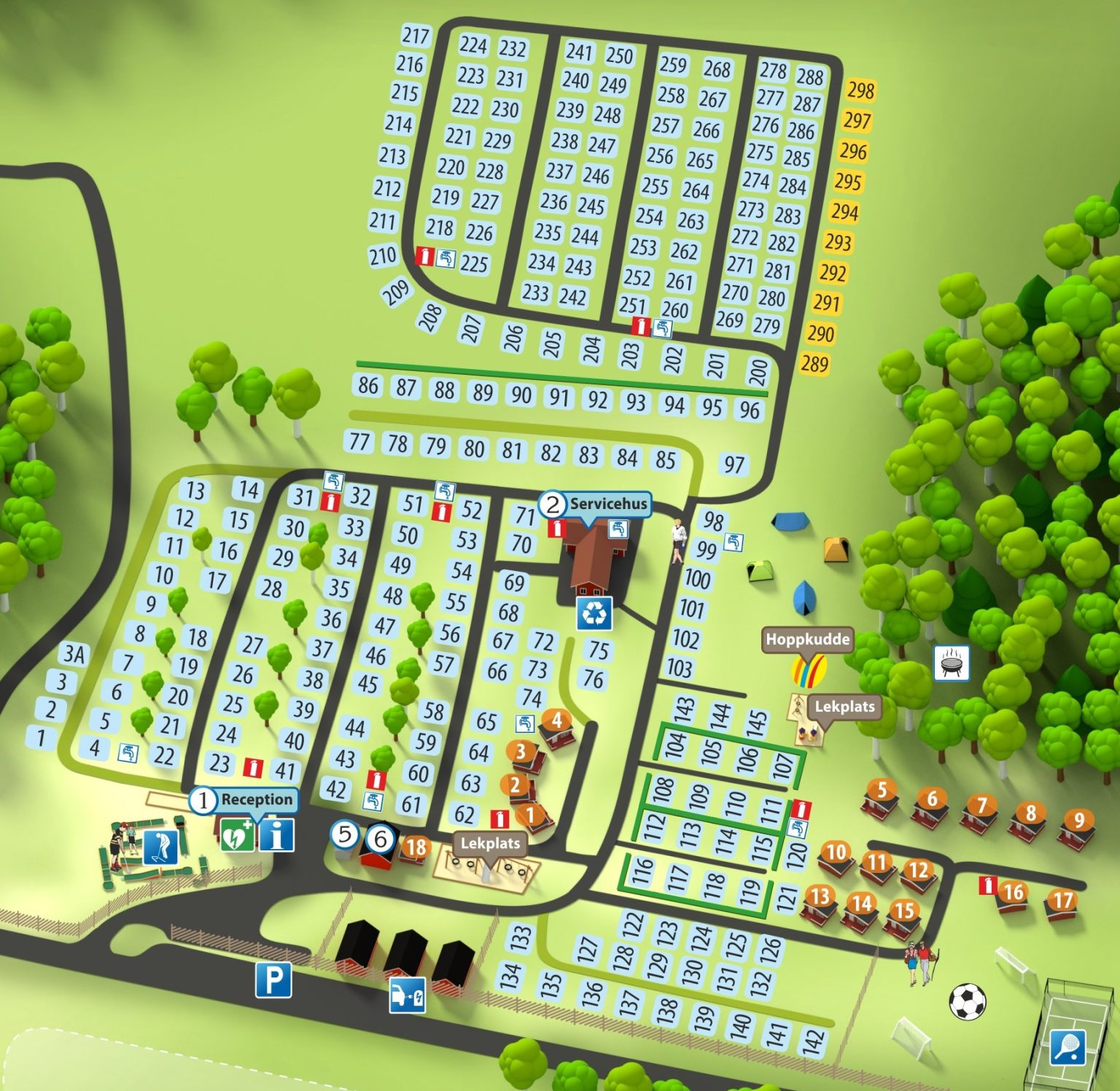Screen dimensions: 1120x1091
Task: Open the minigolf icon
Action: point(160,847)
